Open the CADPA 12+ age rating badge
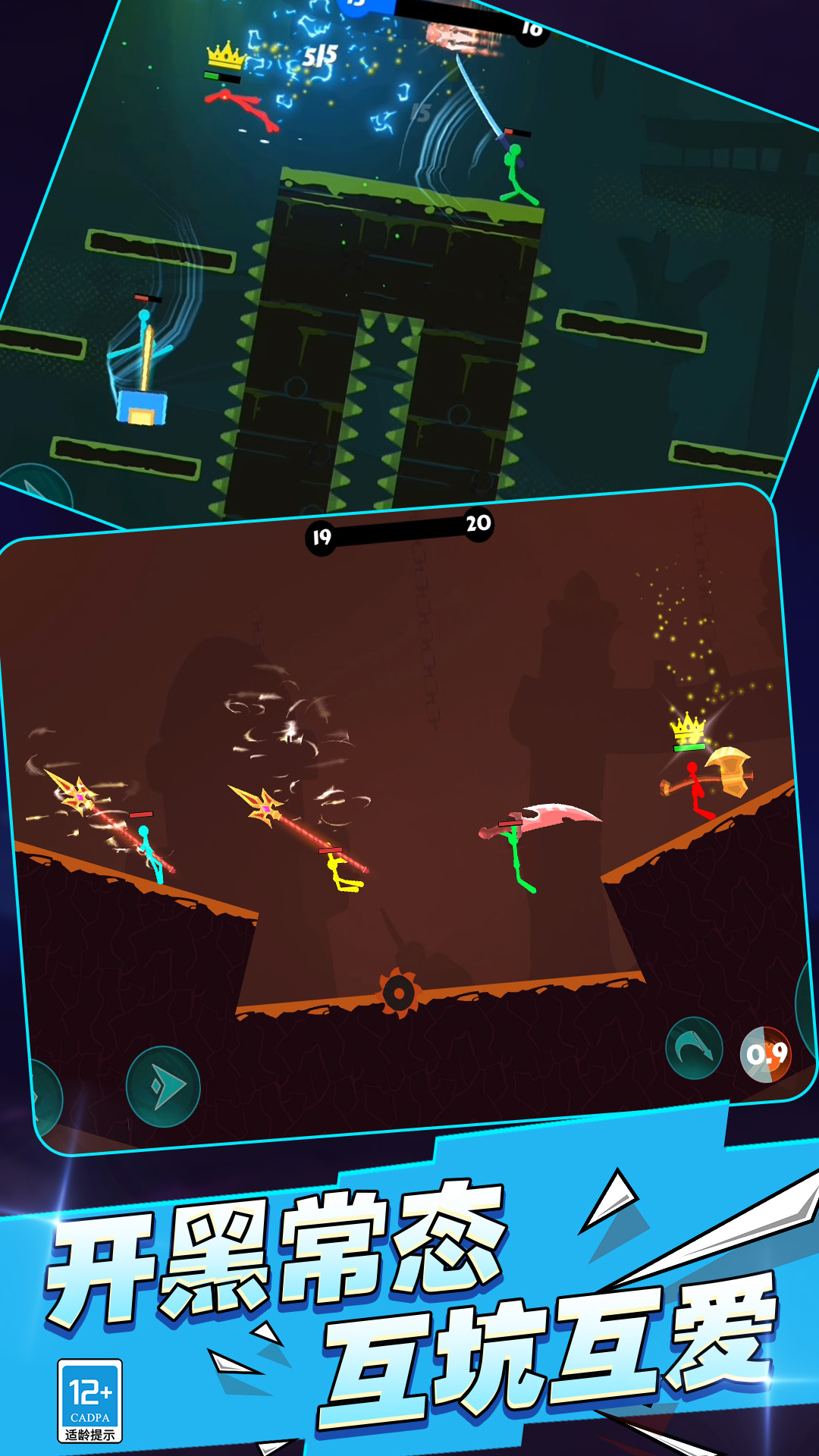The height and width of the screenshot is (1456, 819). [89, 1400]
